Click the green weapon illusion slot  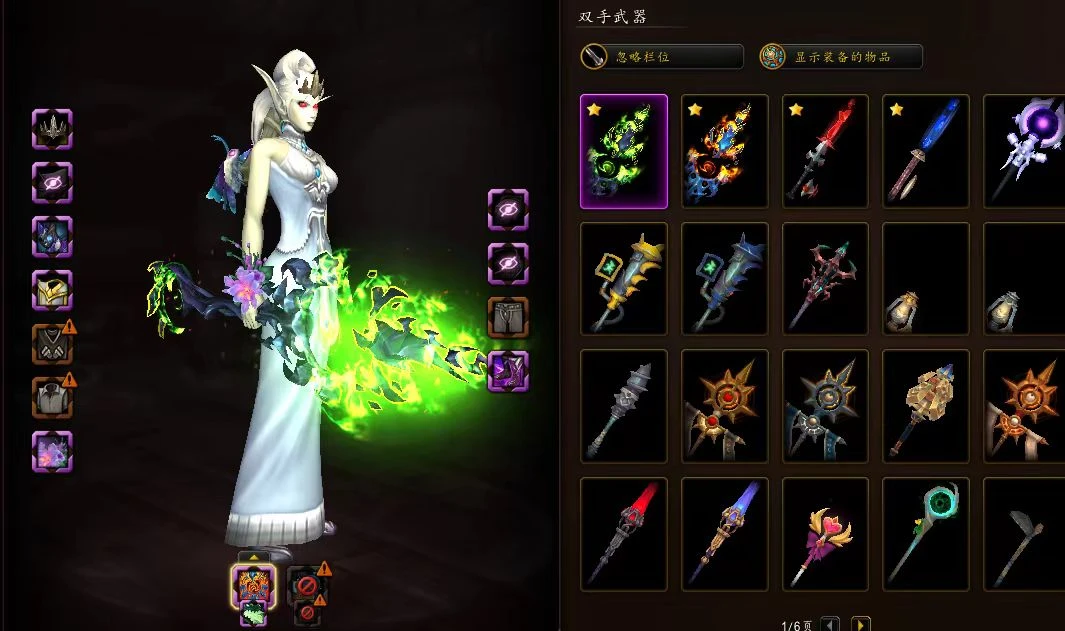pyautogui.click(x=253, y=615)
